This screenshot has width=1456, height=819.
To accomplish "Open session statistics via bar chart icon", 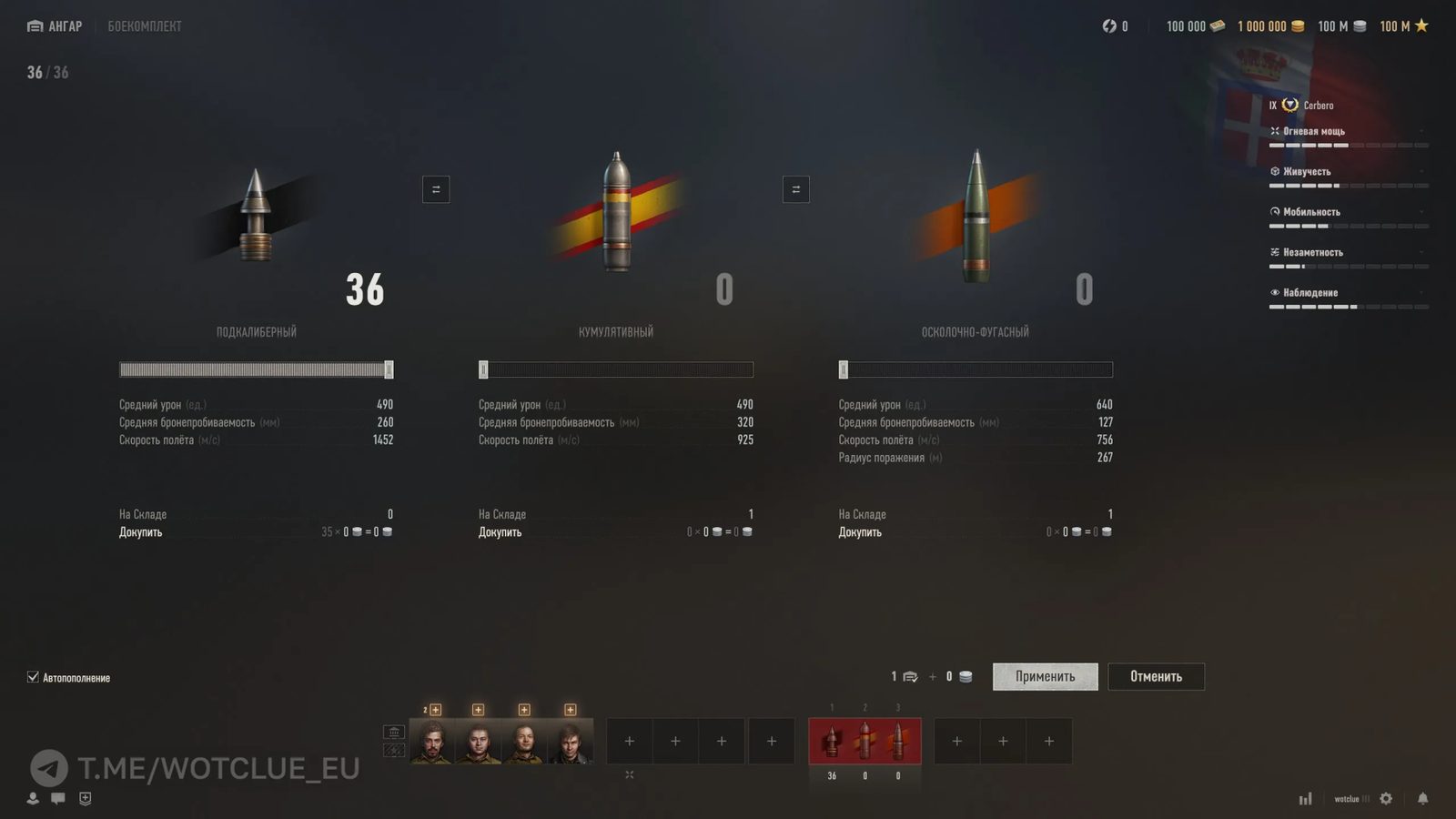I will [1305, 798].
